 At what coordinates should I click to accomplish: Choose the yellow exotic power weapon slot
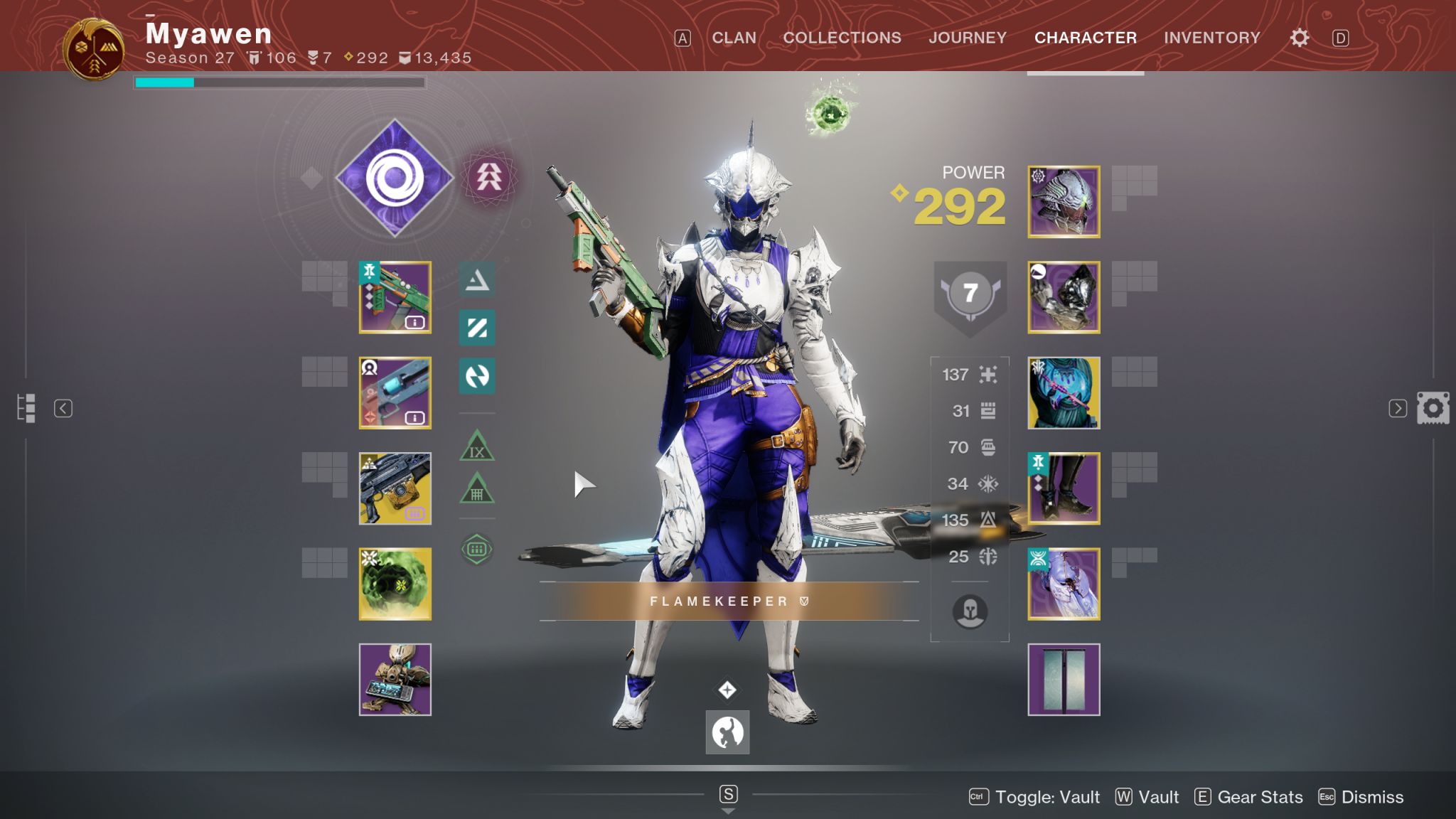click(x=395, y=488)
